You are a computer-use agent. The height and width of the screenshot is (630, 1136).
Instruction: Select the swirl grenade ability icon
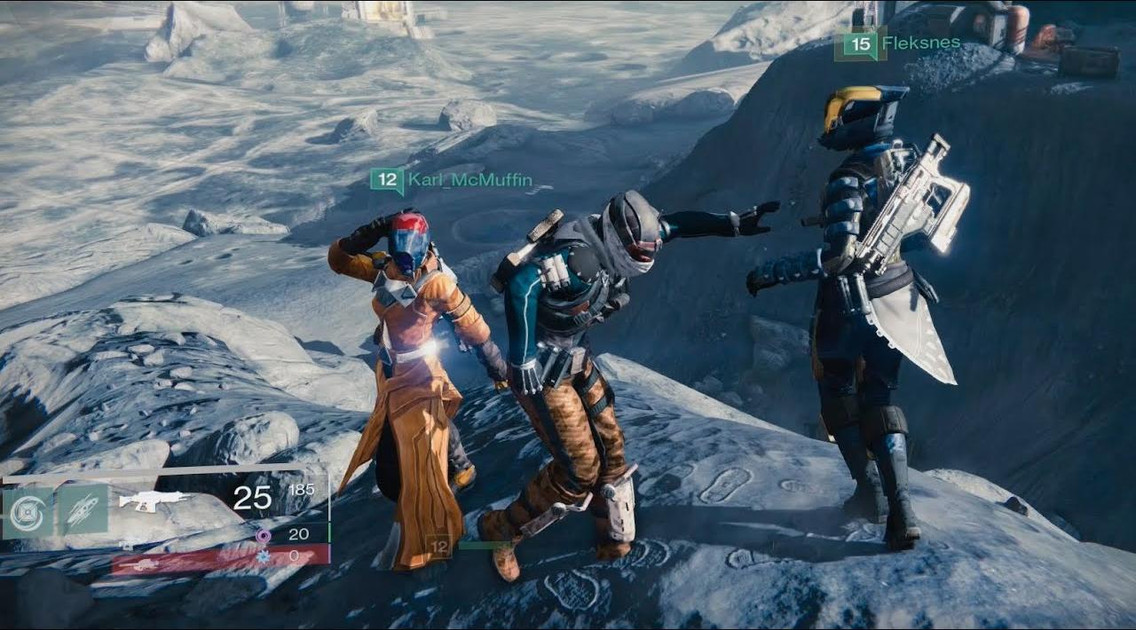pos(27,511)
